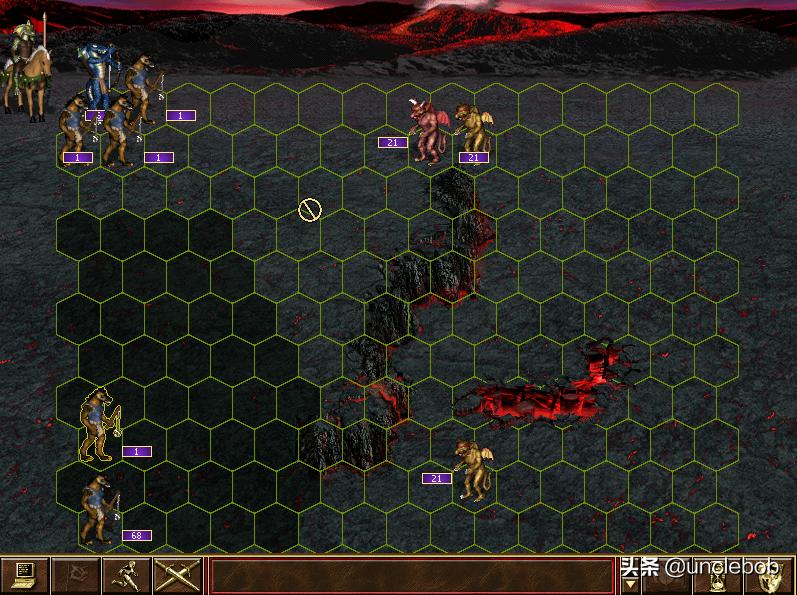This screenshot has height=595, width=797.
Task: Target the pink imp stack of 21
Action: coord(430,130)
